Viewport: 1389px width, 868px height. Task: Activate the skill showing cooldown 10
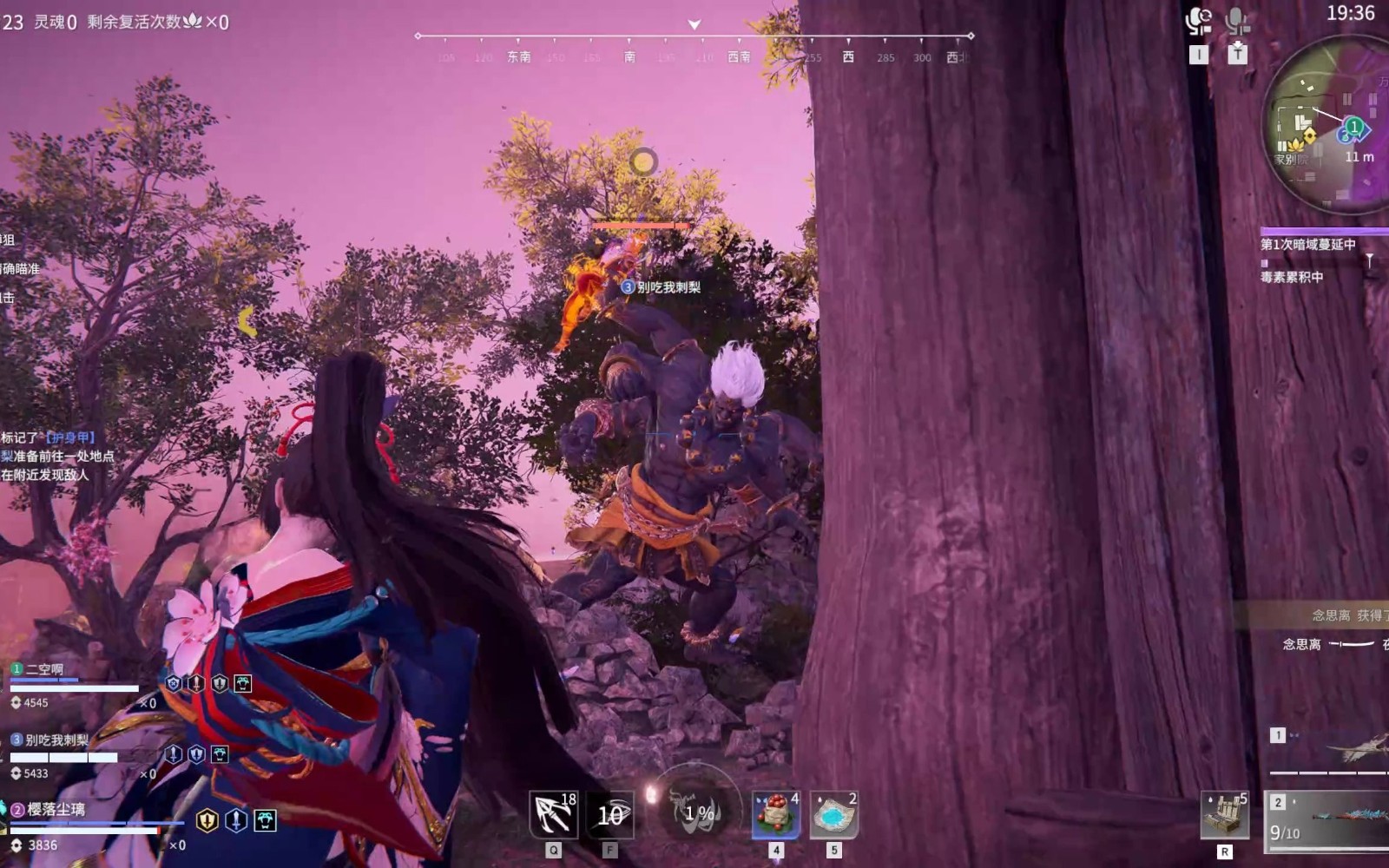point(610,815)
